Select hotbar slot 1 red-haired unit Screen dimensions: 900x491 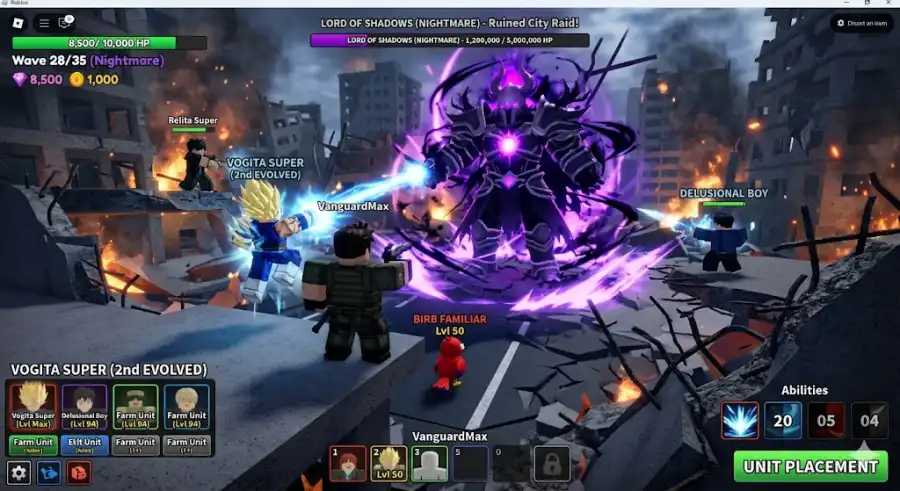(x=347, y=463)
